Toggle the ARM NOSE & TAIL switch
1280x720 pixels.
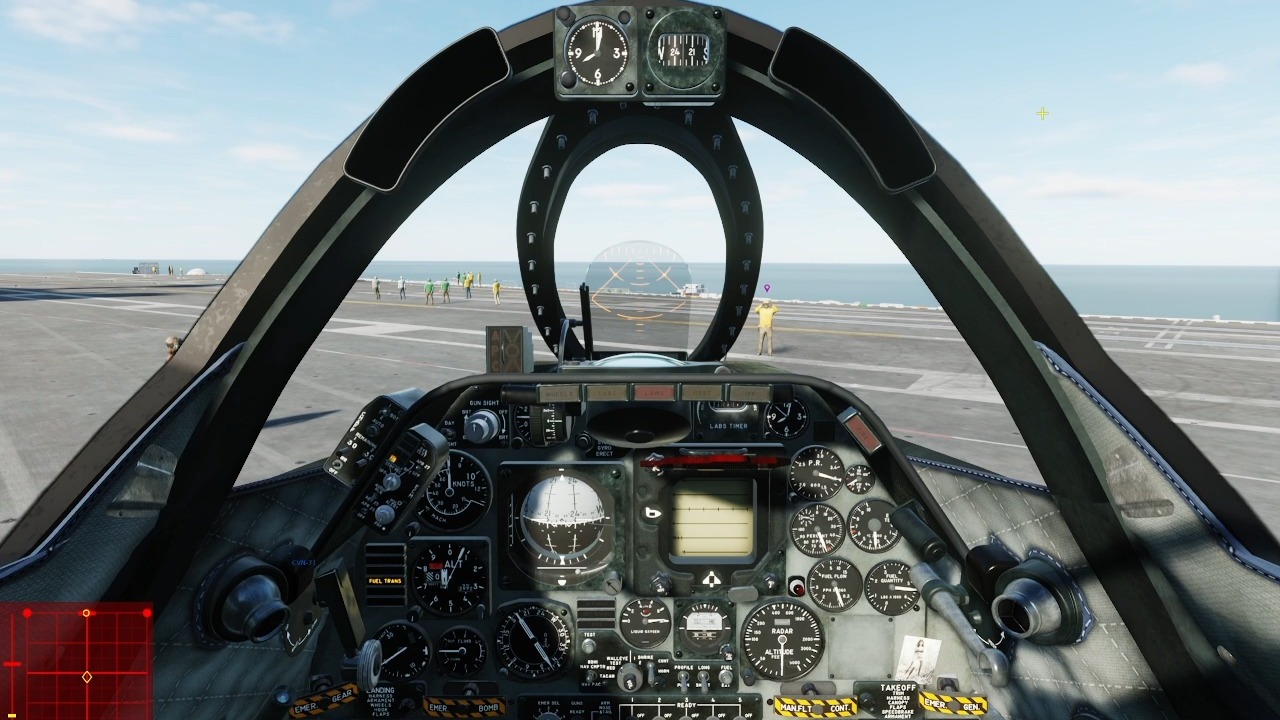pos(604,716)
